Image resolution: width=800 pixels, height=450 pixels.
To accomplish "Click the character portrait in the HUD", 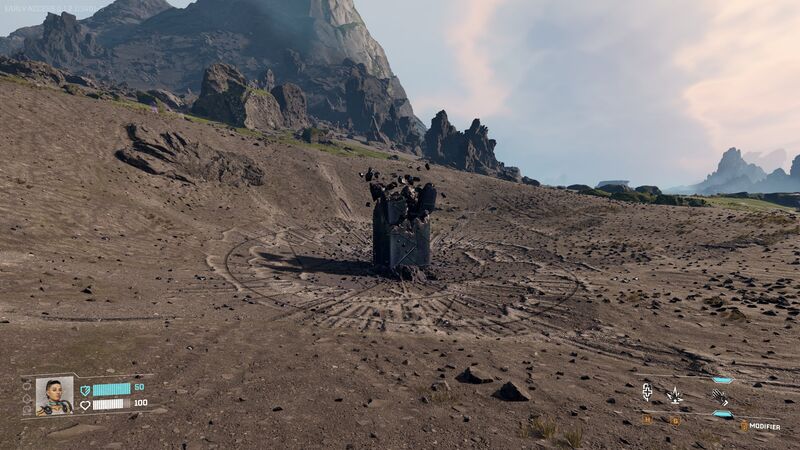I will (x=54, y=395).
